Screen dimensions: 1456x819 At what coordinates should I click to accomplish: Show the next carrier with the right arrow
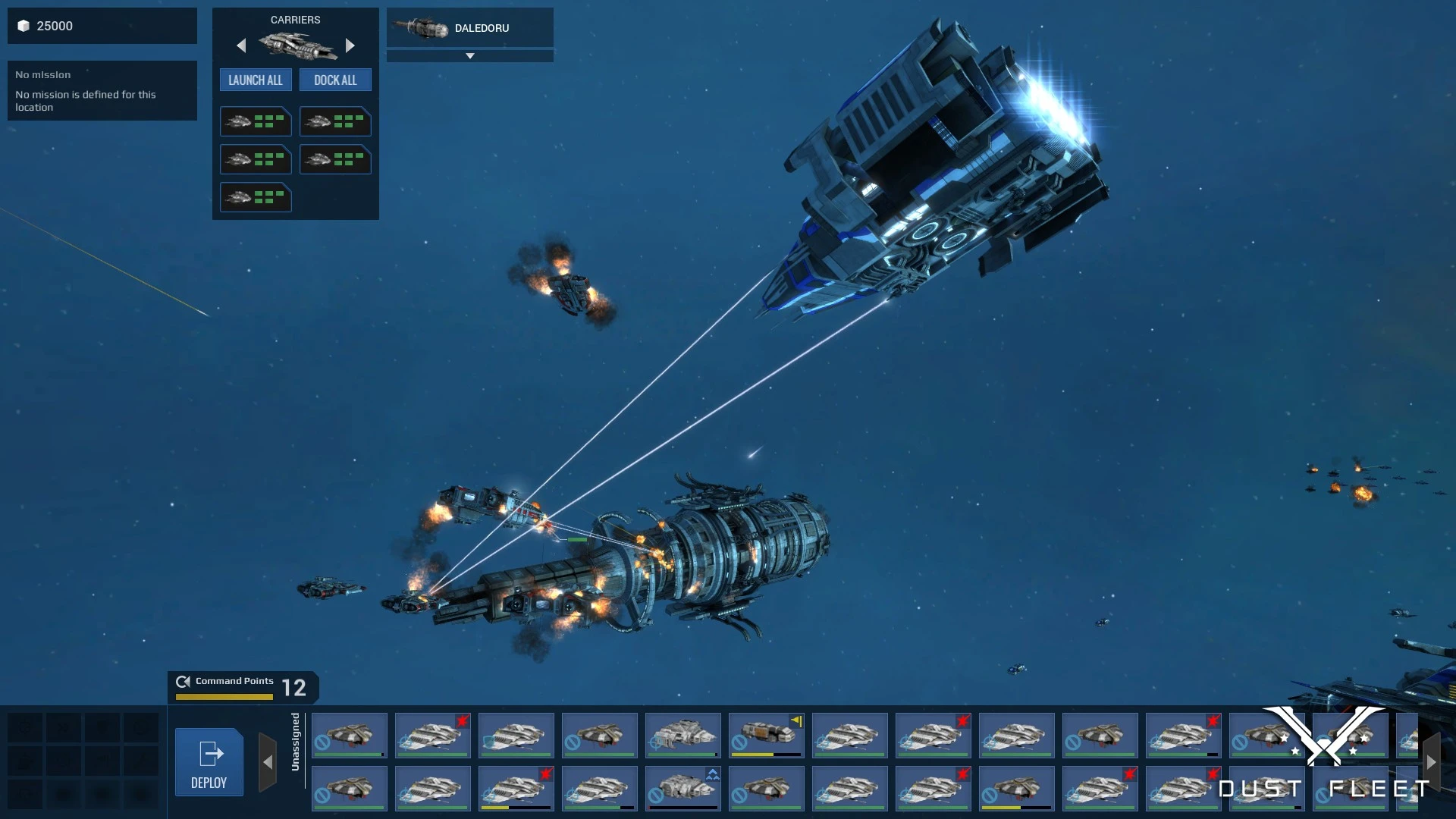[x=350, y=45]
